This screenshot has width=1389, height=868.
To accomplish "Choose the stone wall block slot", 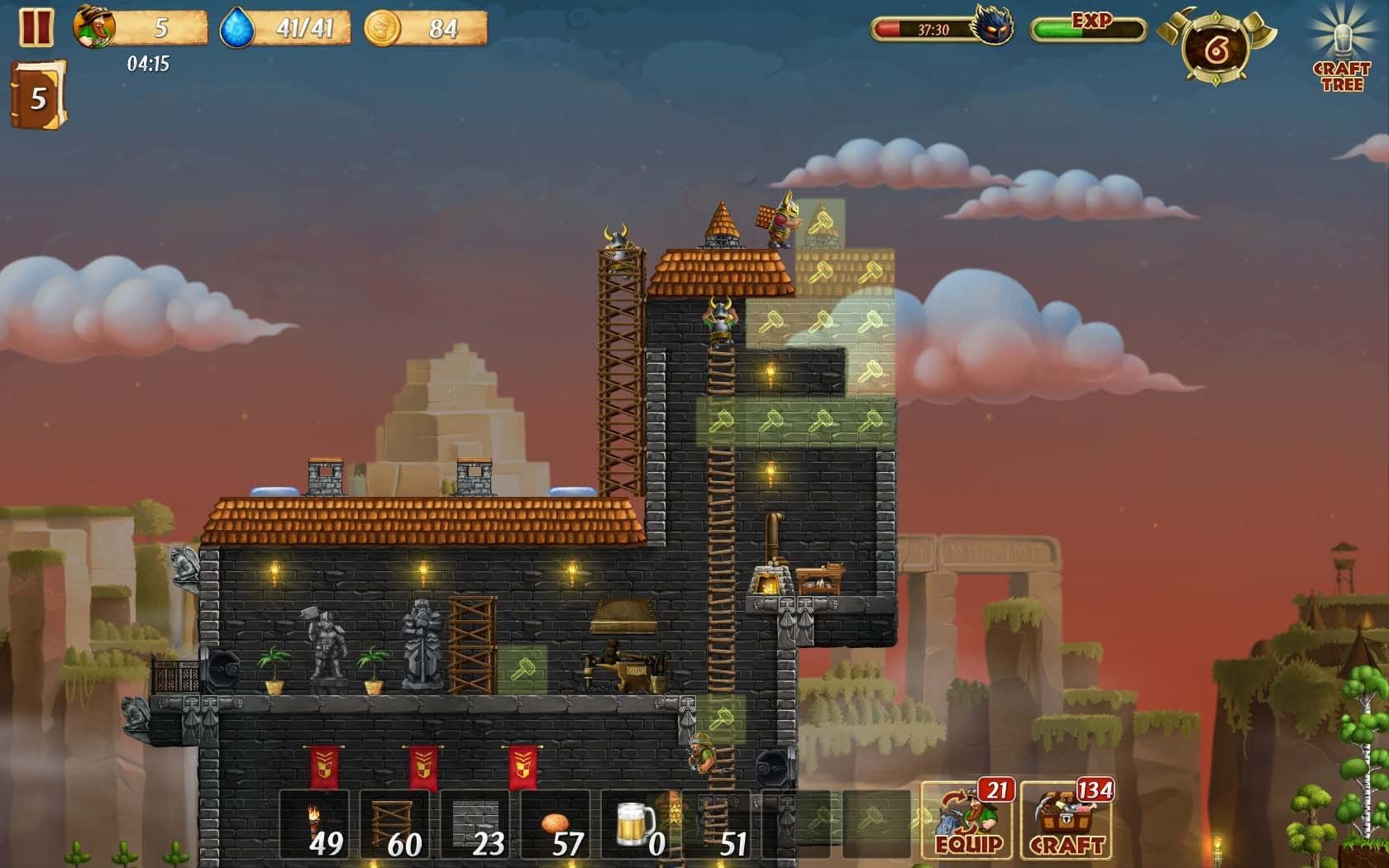I will coord(475,824).
